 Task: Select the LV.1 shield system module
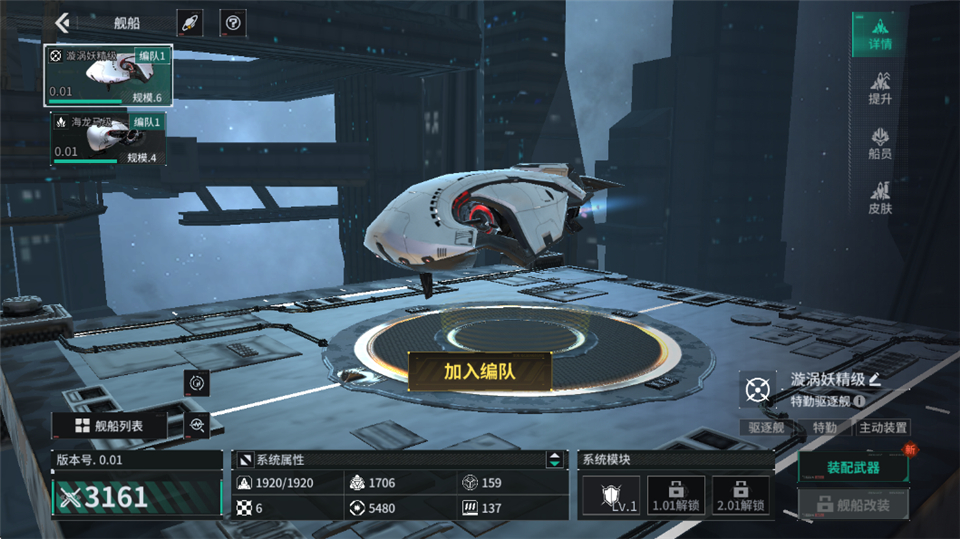coord(610,495)
